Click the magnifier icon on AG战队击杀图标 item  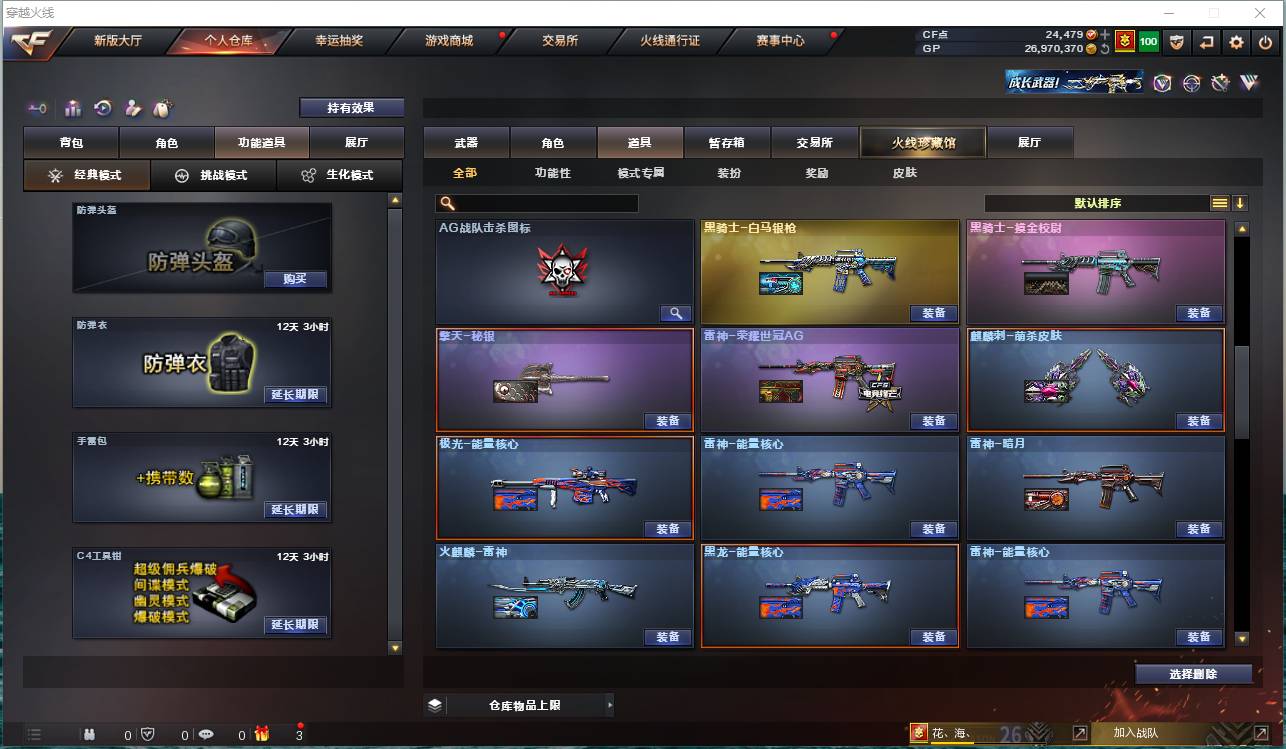[675, 312]
